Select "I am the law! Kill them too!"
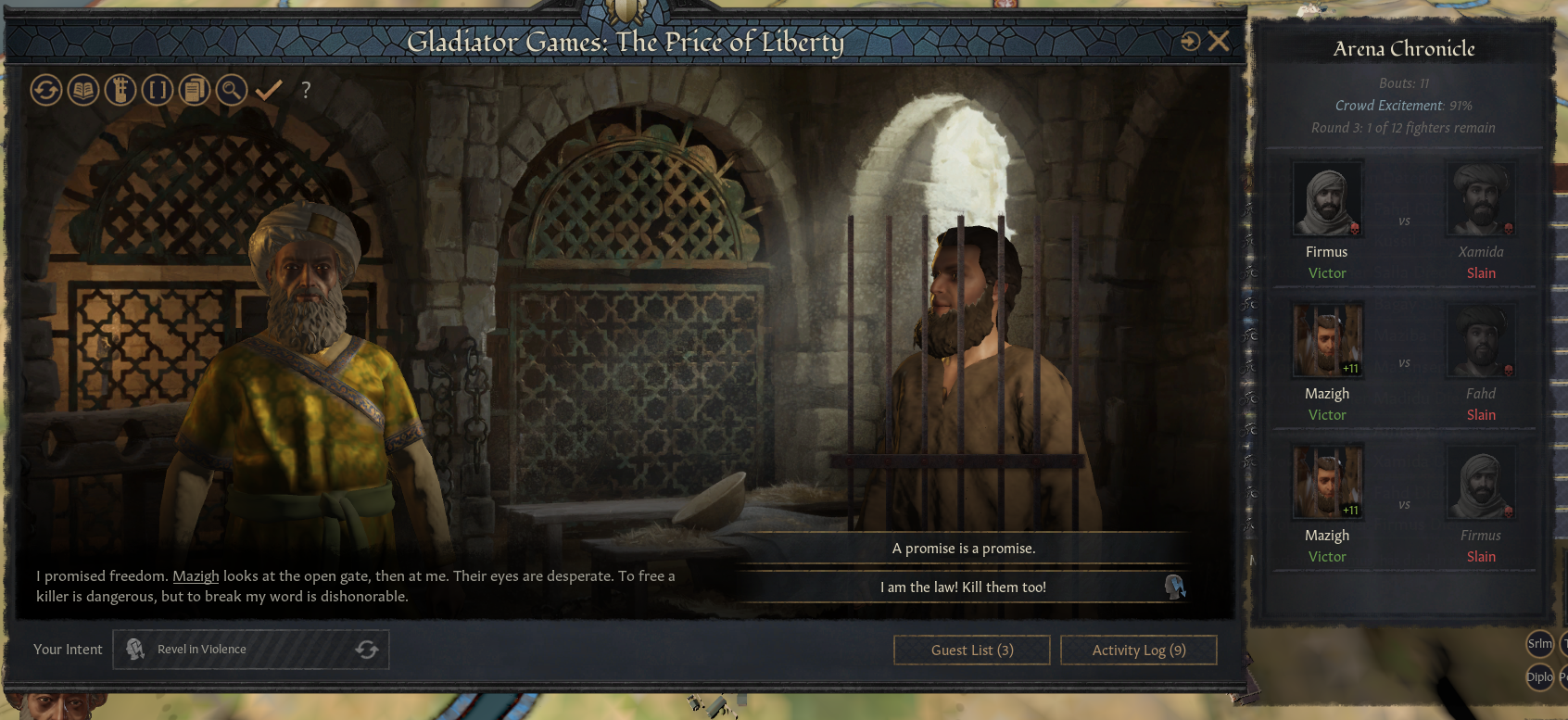Viewport: 1568px width, 720px height. click(x=964, y=587)
